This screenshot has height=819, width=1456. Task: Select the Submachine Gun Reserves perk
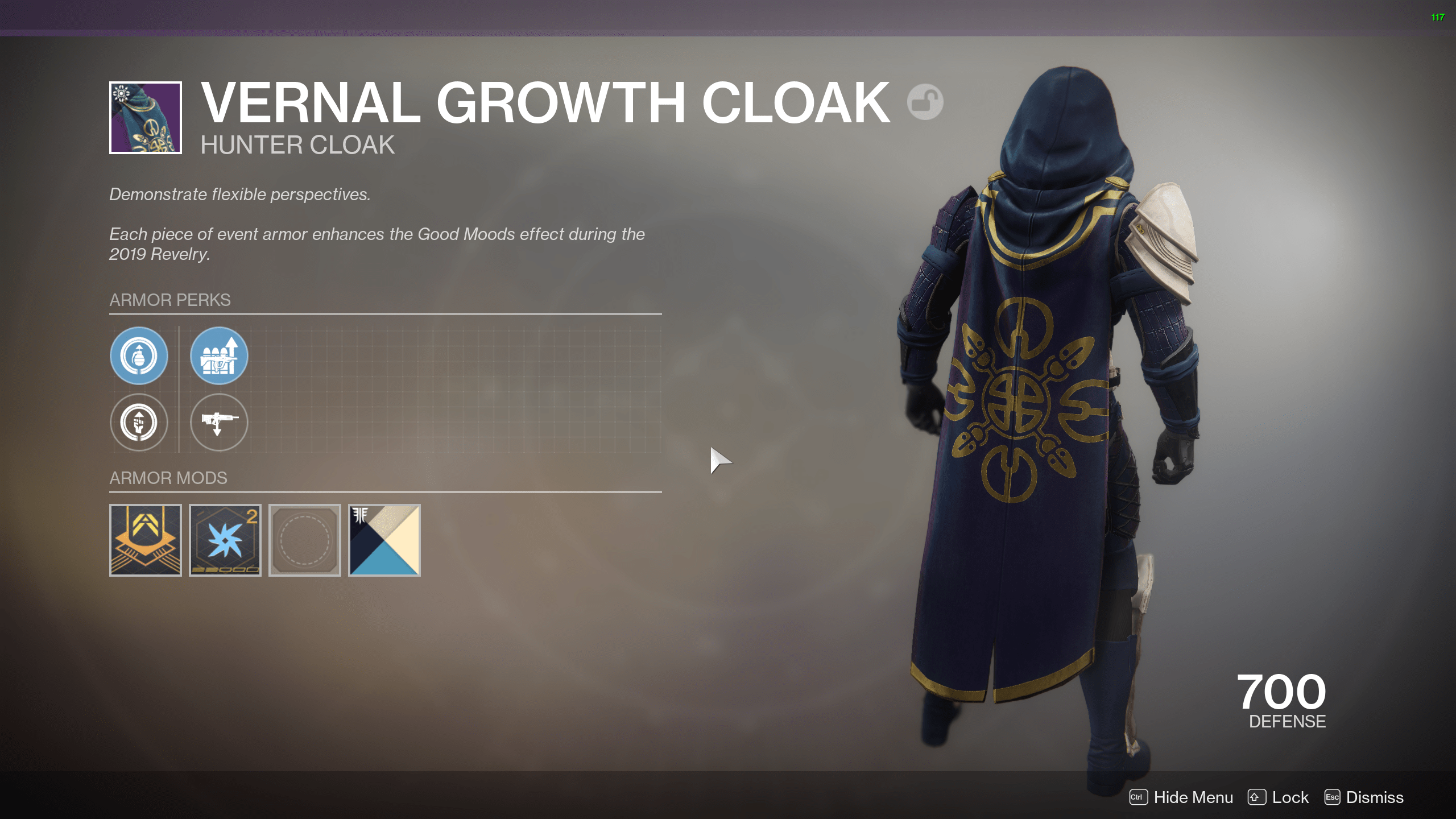point(218,356)
